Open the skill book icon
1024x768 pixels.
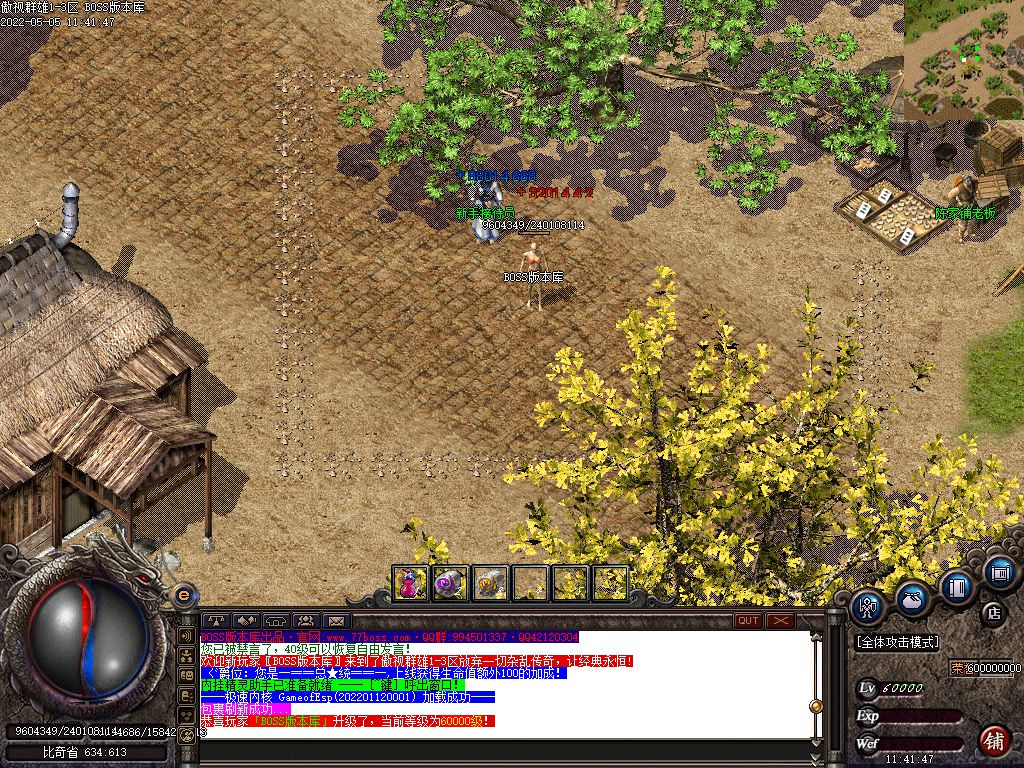click(957, 585)
